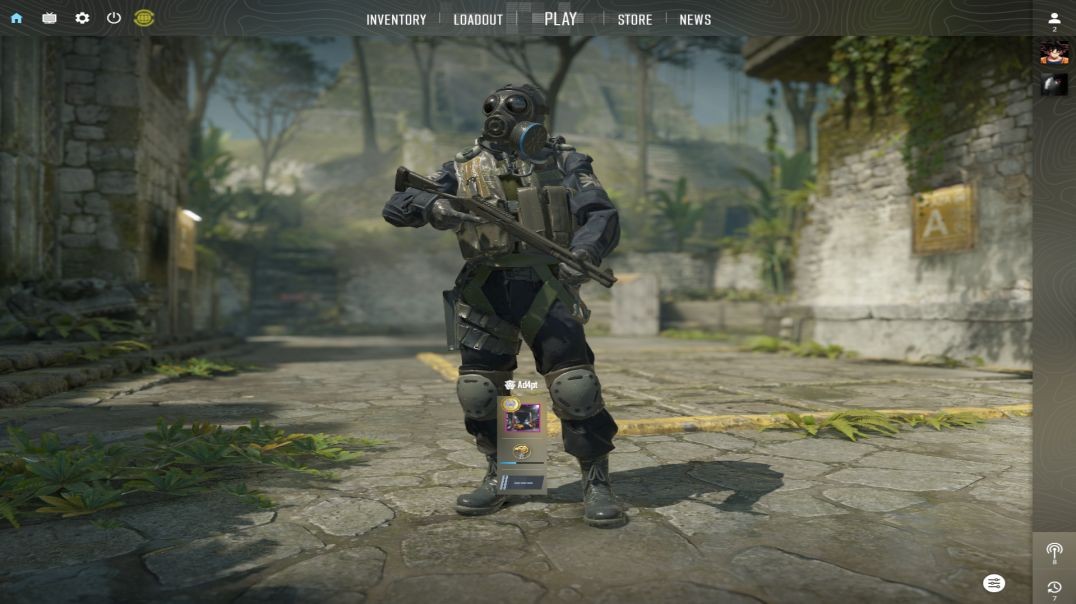
Task: Visit the Store tab
Action: 634,19
